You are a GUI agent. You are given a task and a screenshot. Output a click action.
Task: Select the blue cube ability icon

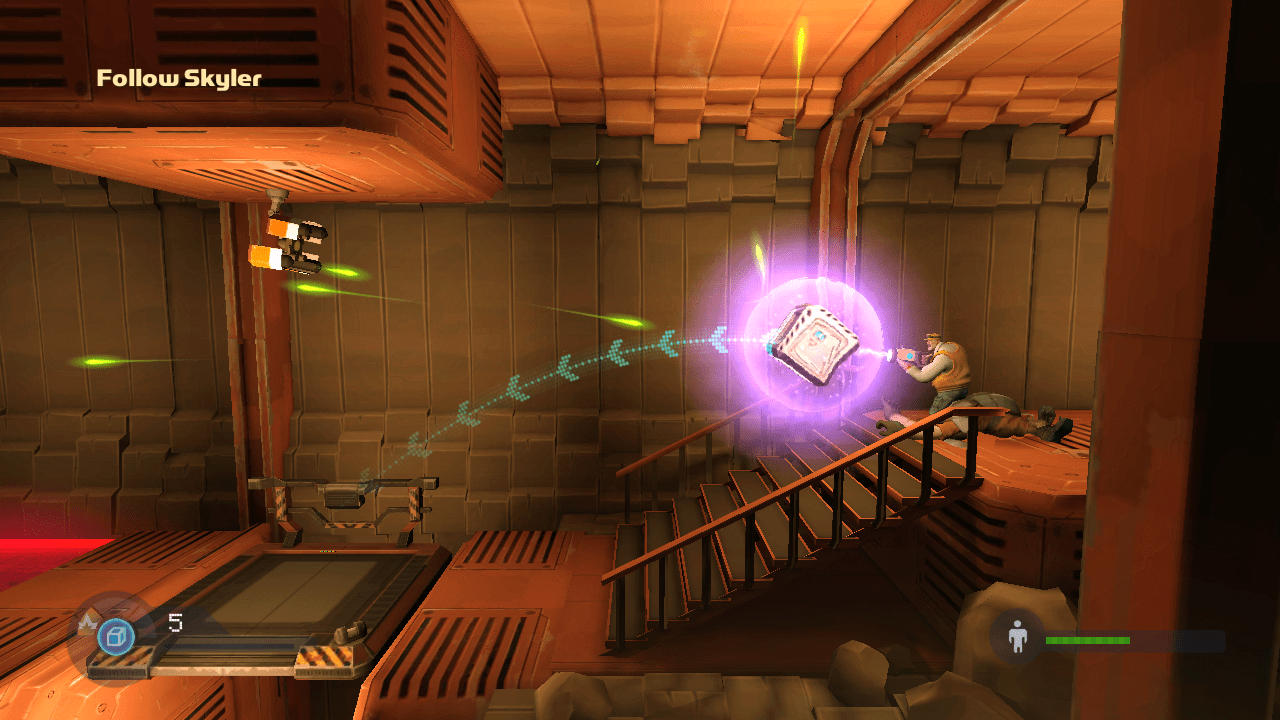[116, 637]
